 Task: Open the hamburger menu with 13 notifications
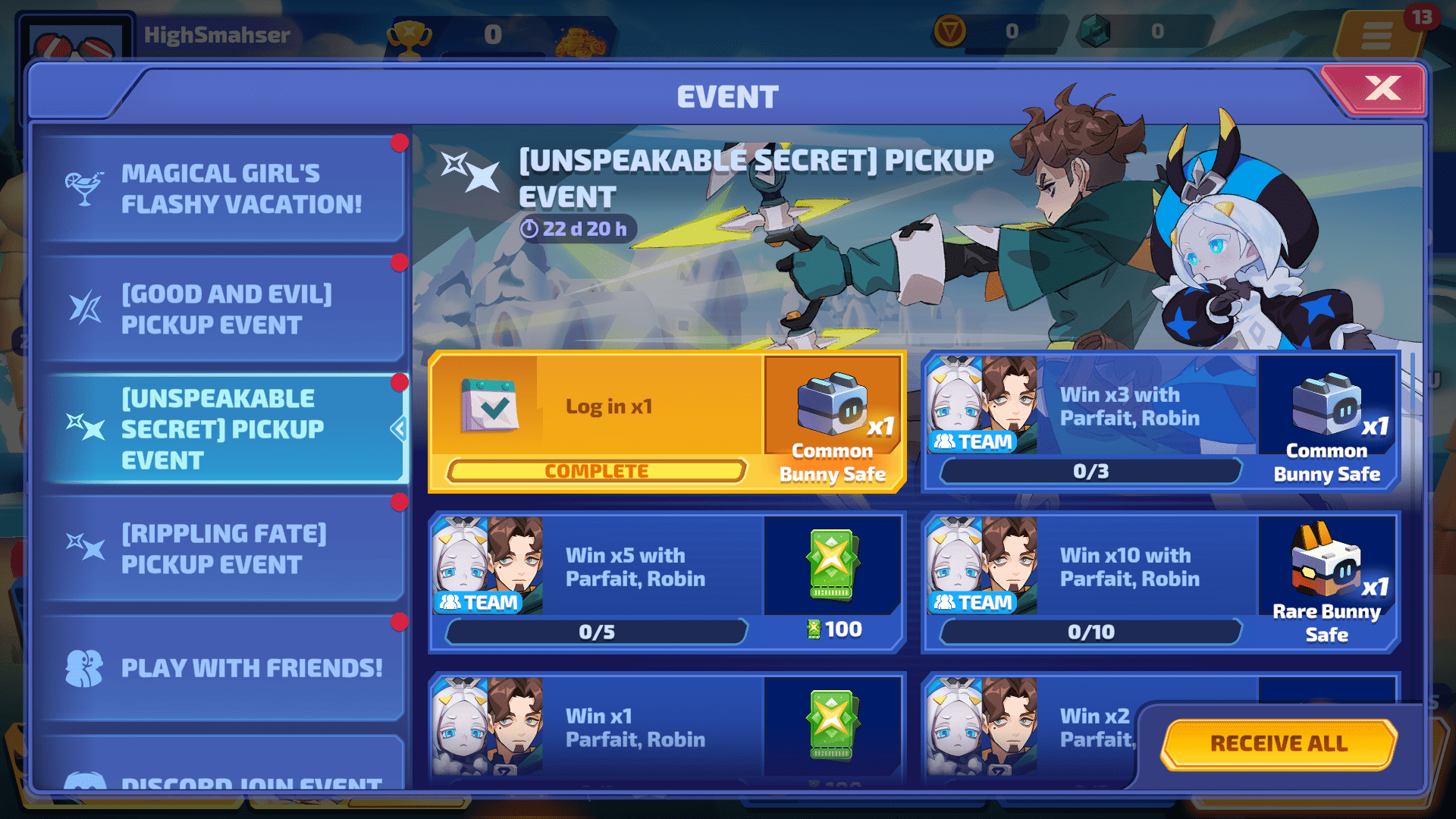point(1377,35)
